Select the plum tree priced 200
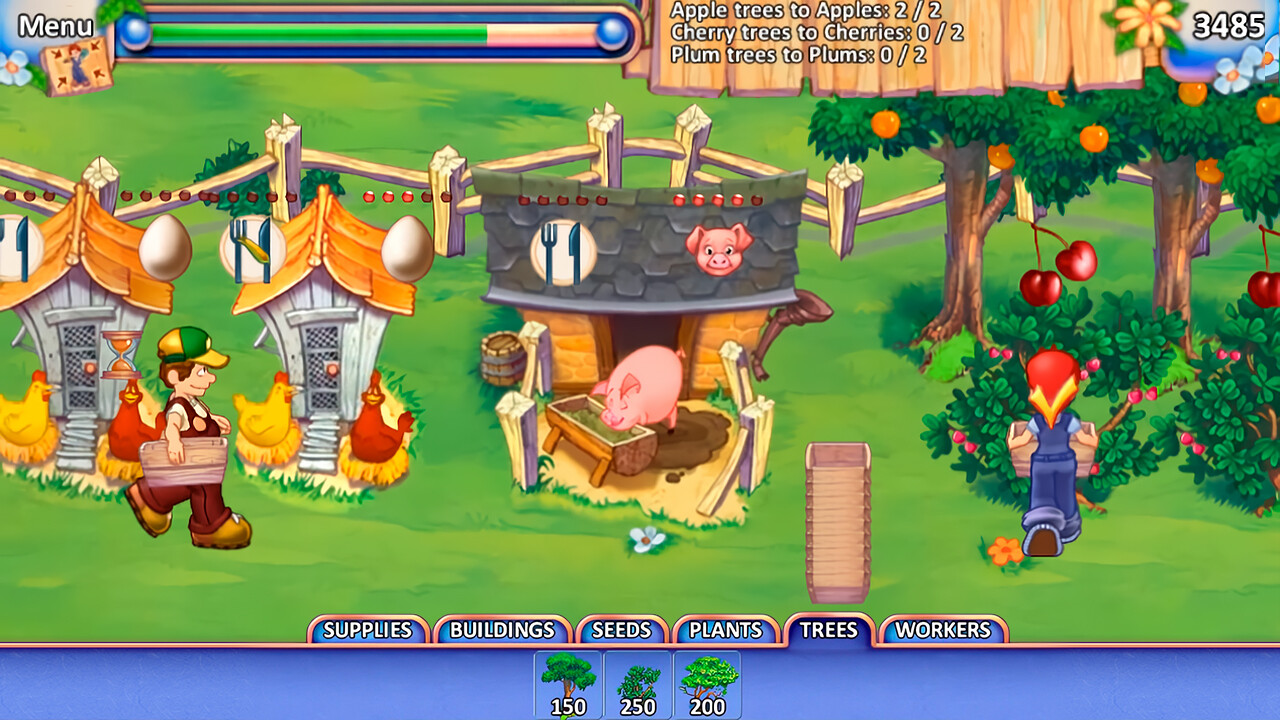The image size is (1280, 720). (708, 685)
